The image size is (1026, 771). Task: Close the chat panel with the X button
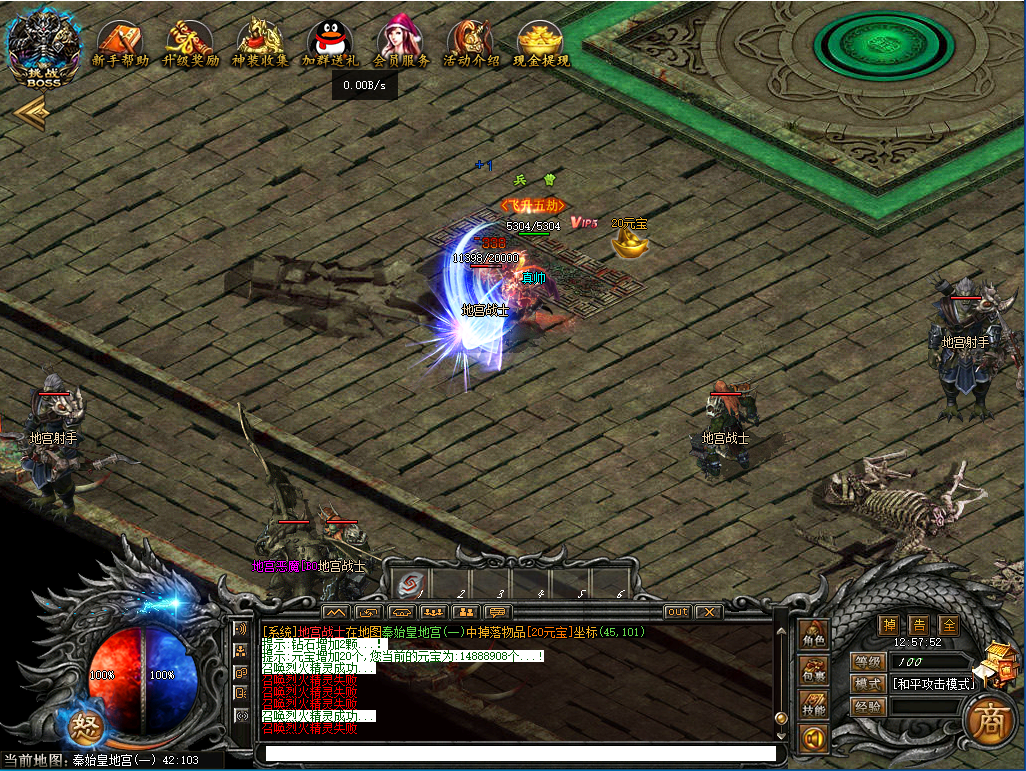tap(708, 611)
